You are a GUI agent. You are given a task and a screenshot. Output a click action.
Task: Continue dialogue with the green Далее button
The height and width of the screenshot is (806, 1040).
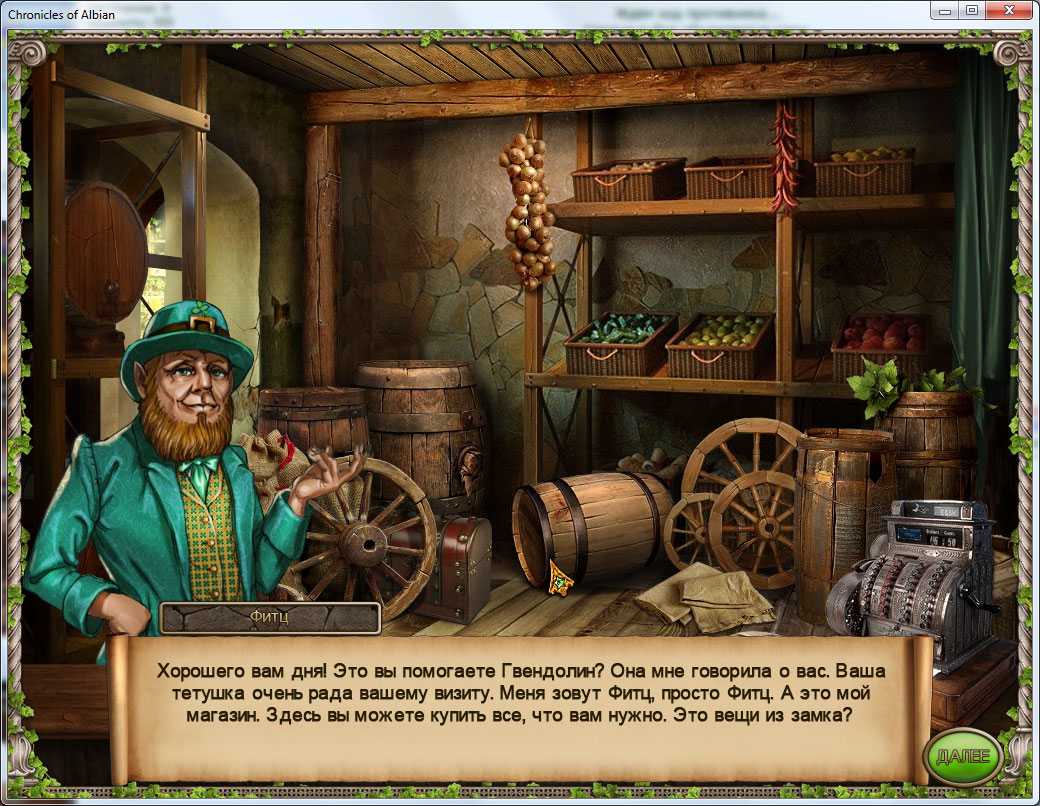(961, 756)
